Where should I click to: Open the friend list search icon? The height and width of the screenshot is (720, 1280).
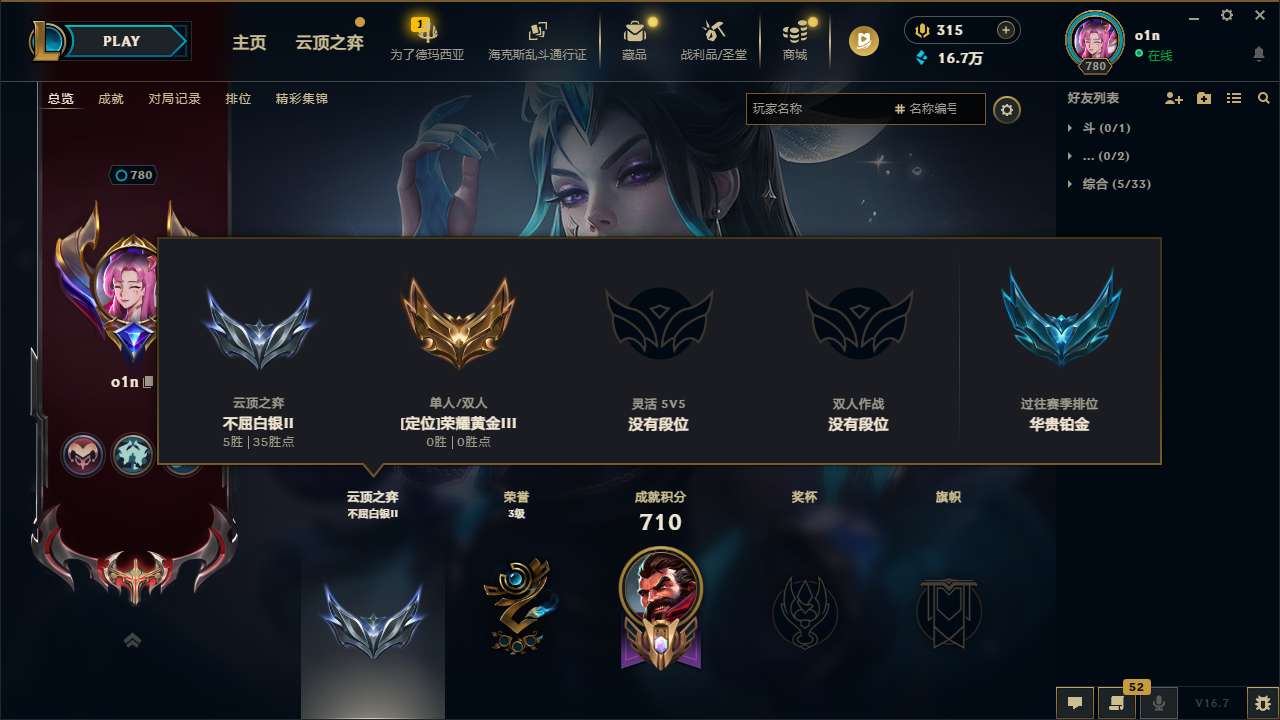click(1263, 99)
